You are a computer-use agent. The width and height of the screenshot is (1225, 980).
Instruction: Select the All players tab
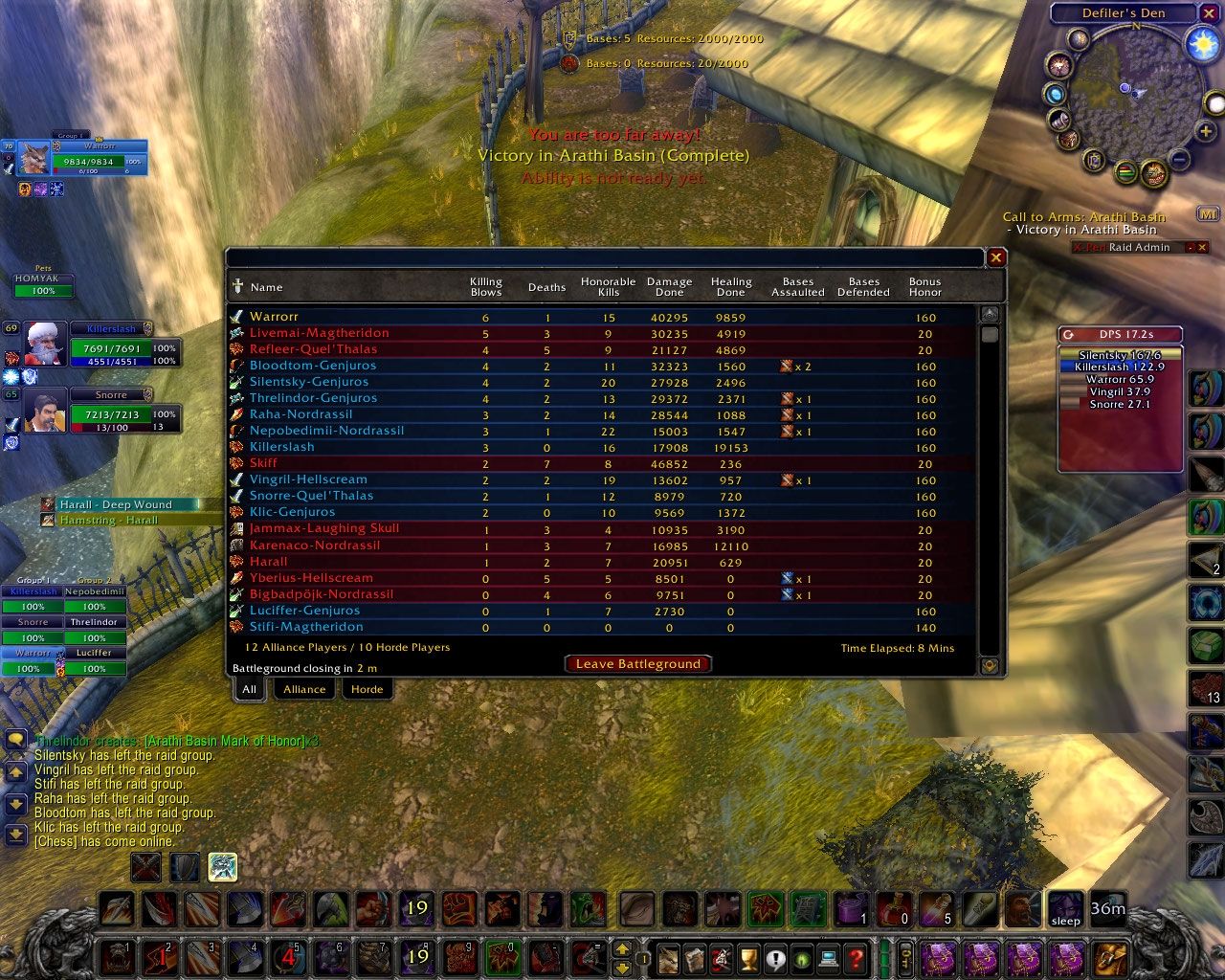(249, 689)
